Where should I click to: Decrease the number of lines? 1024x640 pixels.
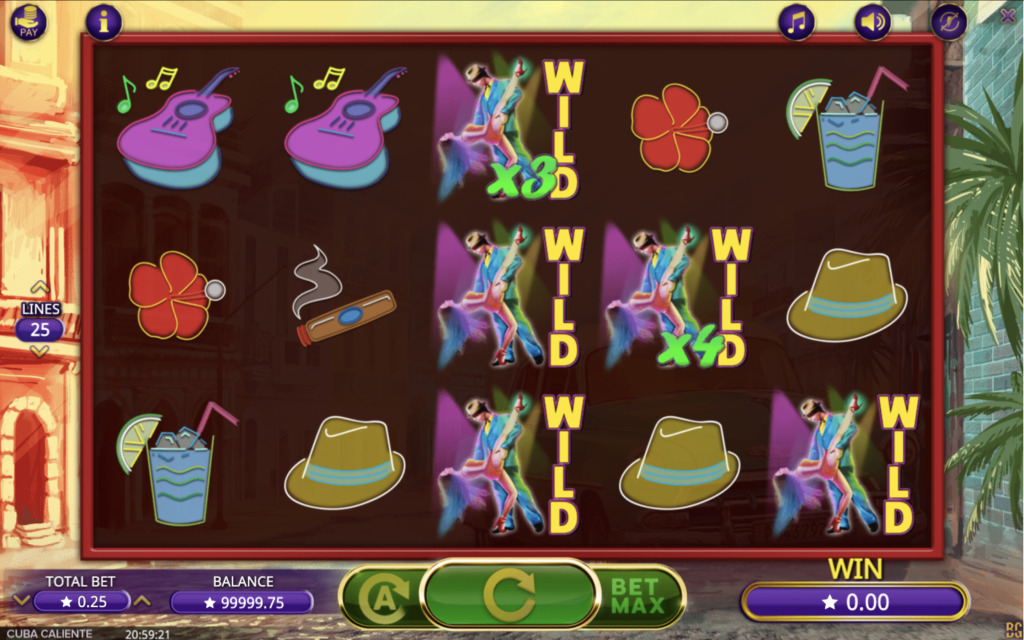pyautogui.click(x=40, y=351)
